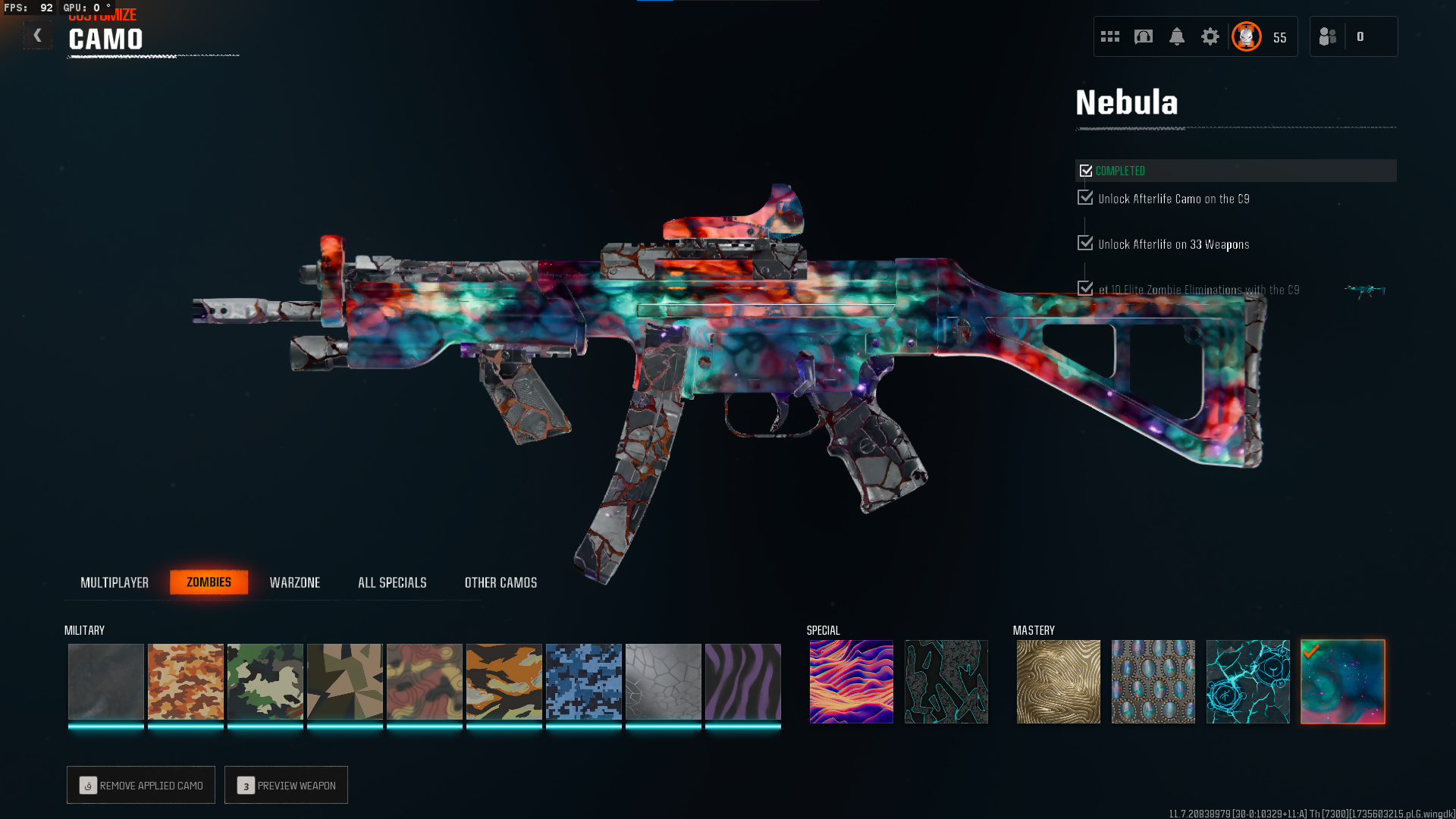
Task: Switch to Other Camos tab
Action: point(500,582)
